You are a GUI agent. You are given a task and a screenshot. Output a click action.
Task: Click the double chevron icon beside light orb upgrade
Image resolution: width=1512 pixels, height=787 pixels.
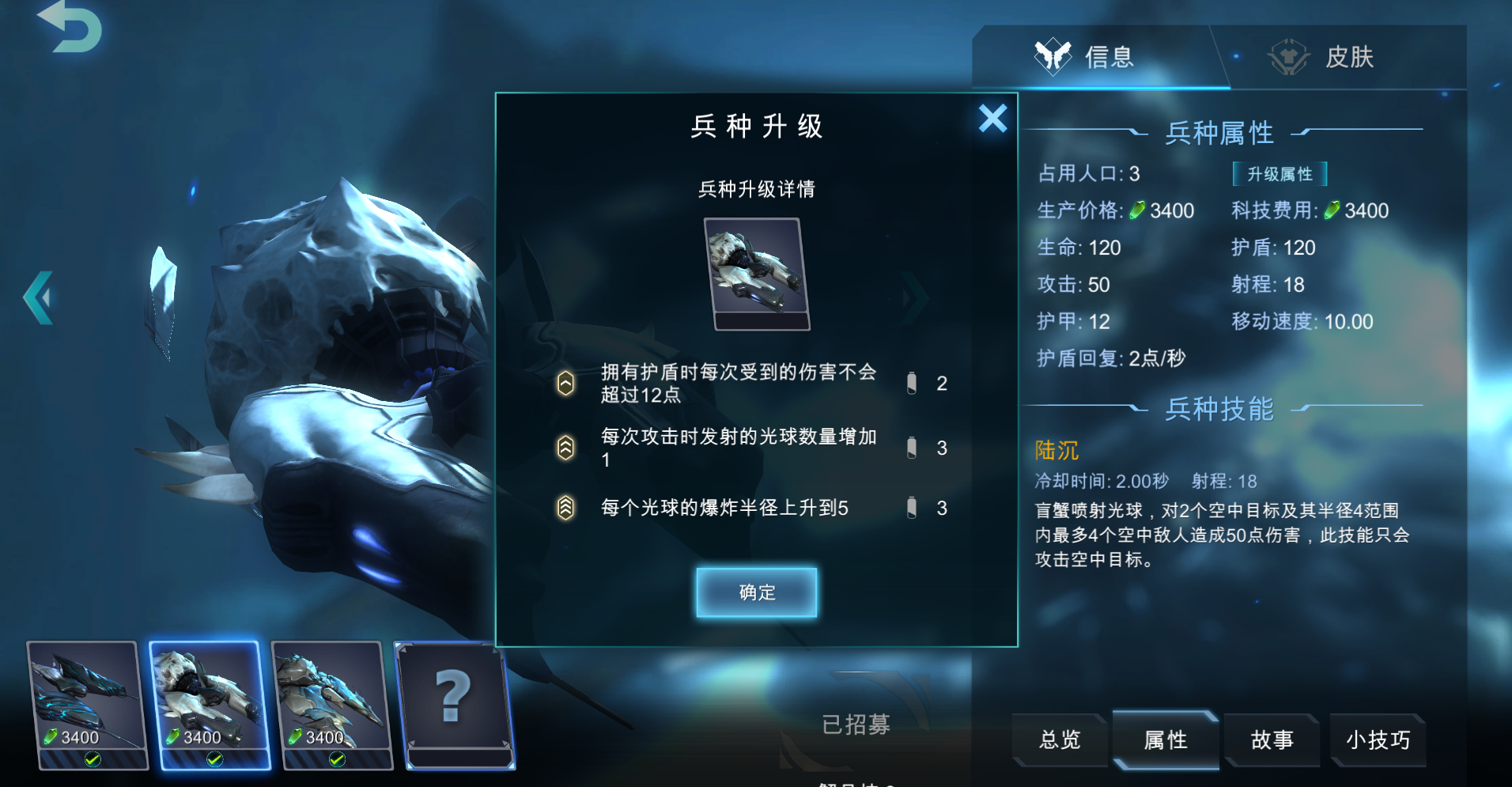point(564,448)
